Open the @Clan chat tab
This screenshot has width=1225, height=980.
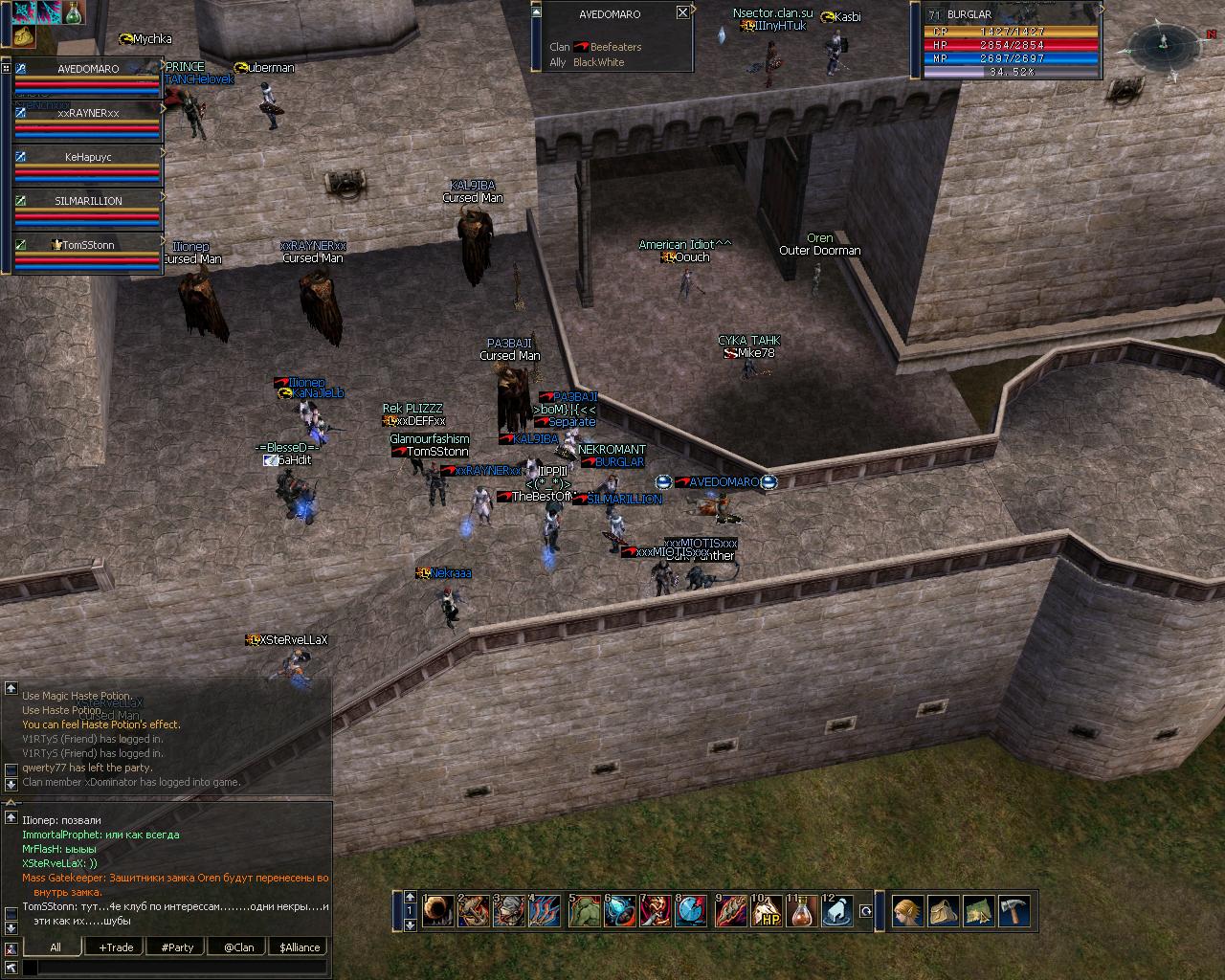238,947
